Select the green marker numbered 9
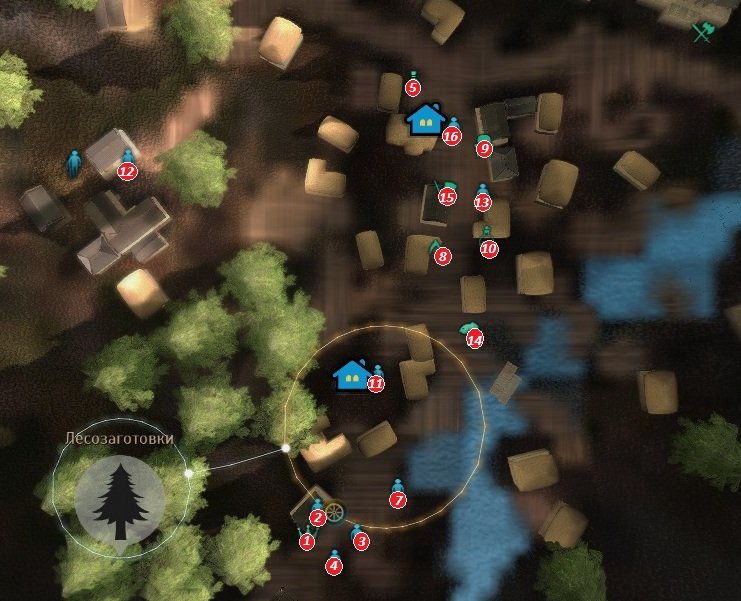The image size is (741, 601). [484, 148]
